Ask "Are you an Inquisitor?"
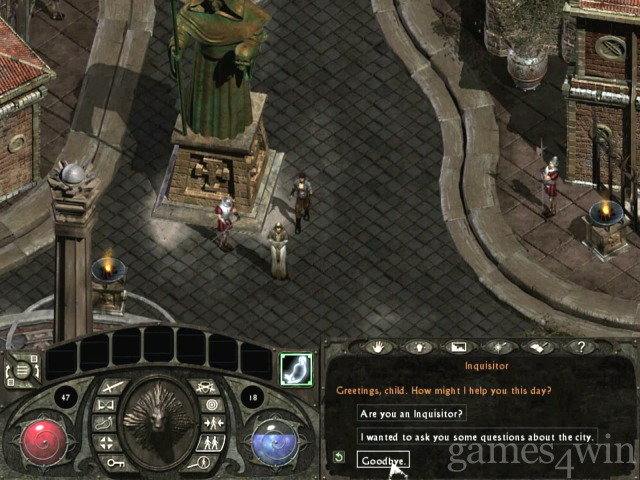The image size is (640, 480). (x=411, y=413)
